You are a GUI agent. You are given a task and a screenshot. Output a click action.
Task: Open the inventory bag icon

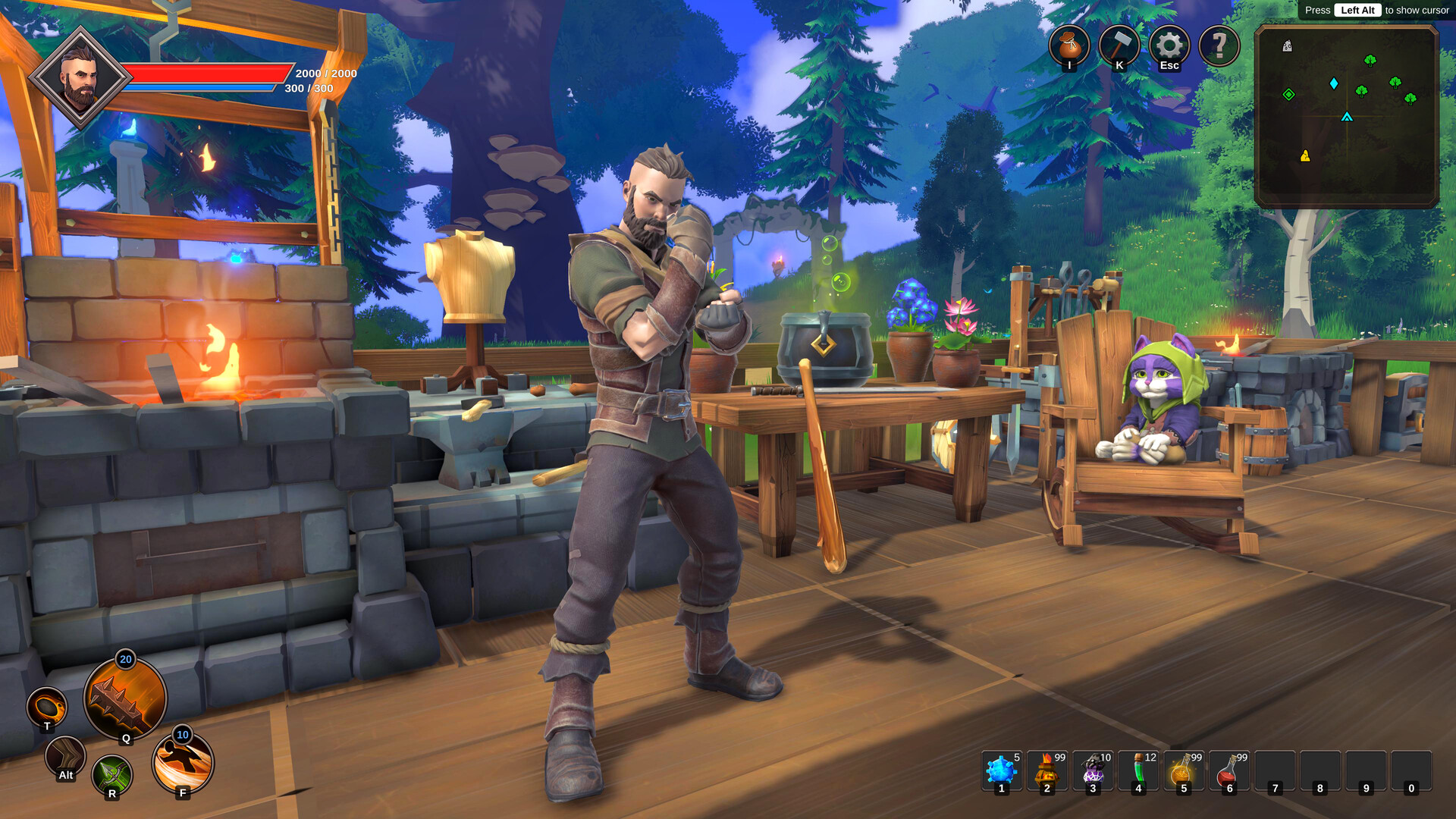(1069, 45)
